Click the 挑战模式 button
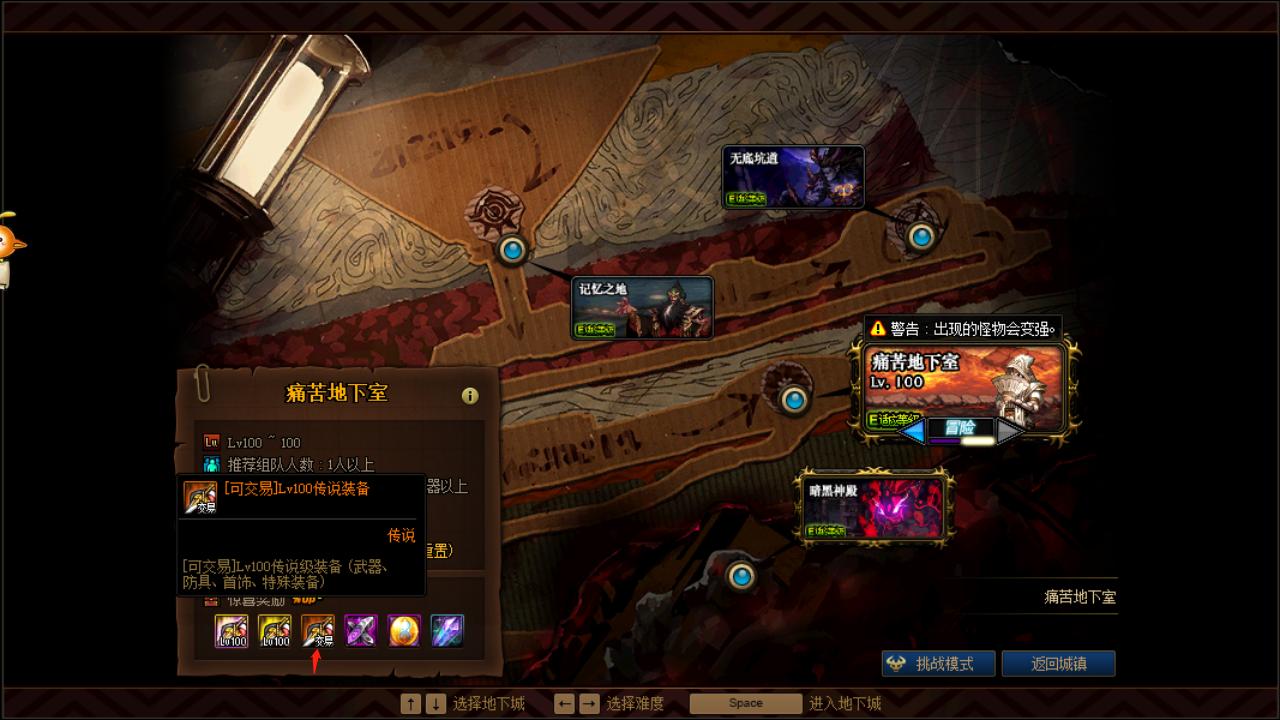The width and height of the screenshot is (1280, 720). (x=937, y=662)
